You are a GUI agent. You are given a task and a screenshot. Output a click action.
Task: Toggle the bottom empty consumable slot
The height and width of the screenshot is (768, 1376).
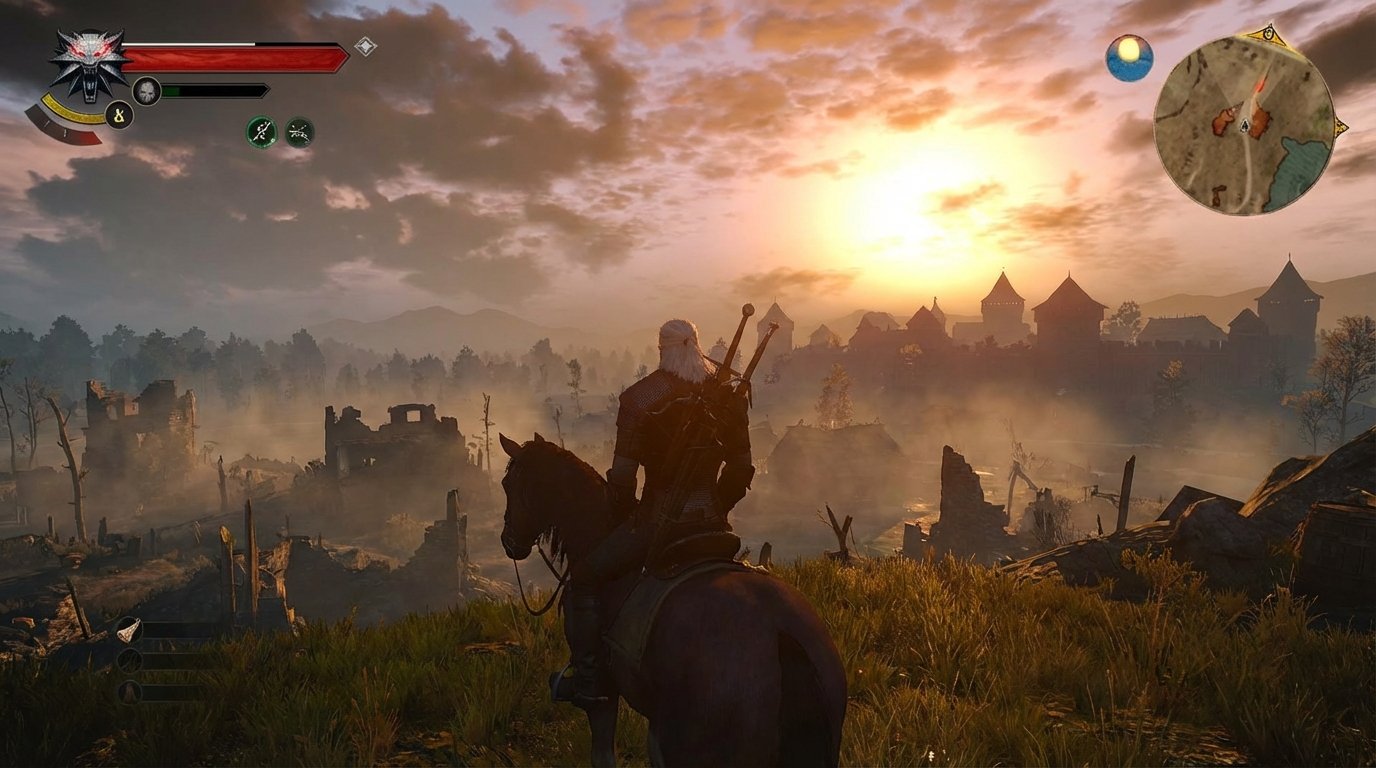point(129,691)
